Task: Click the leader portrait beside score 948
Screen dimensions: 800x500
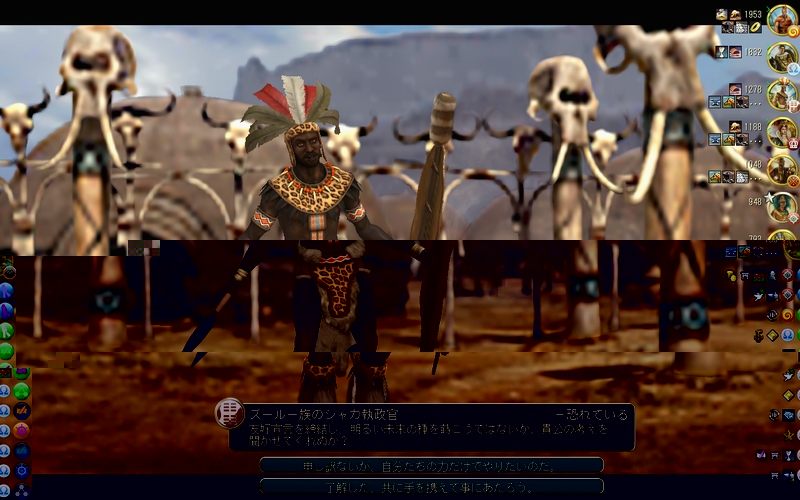Action: (x=782, y=206)
